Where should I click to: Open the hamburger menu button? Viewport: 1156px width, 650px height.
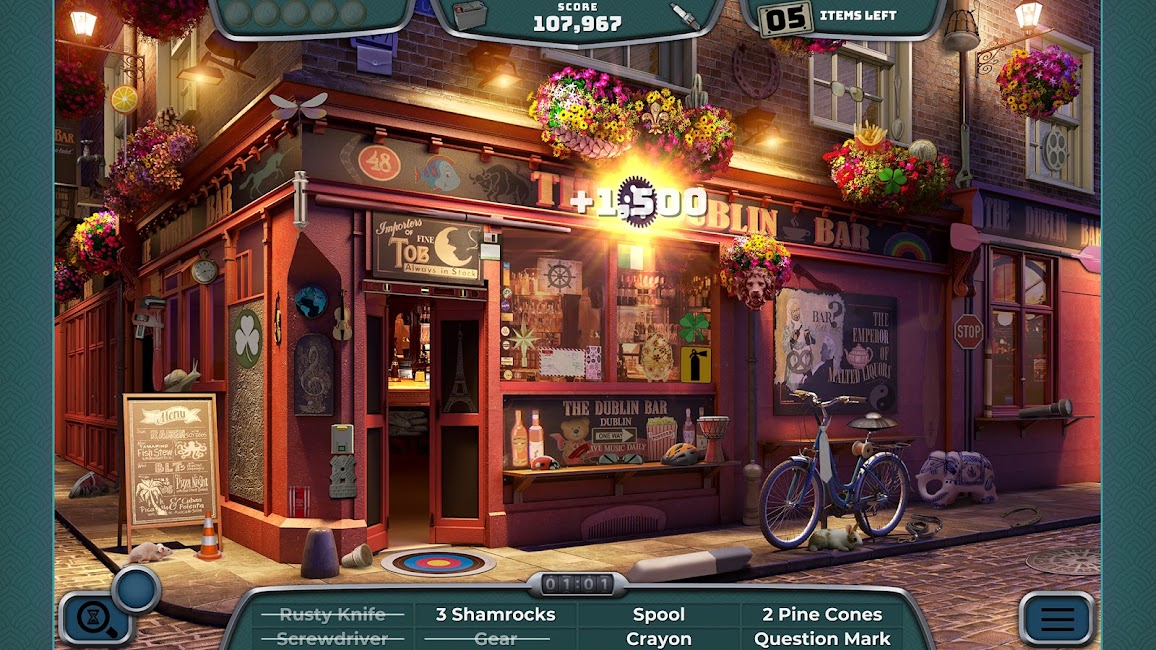pyautogui.click(x=1057, y=619)
